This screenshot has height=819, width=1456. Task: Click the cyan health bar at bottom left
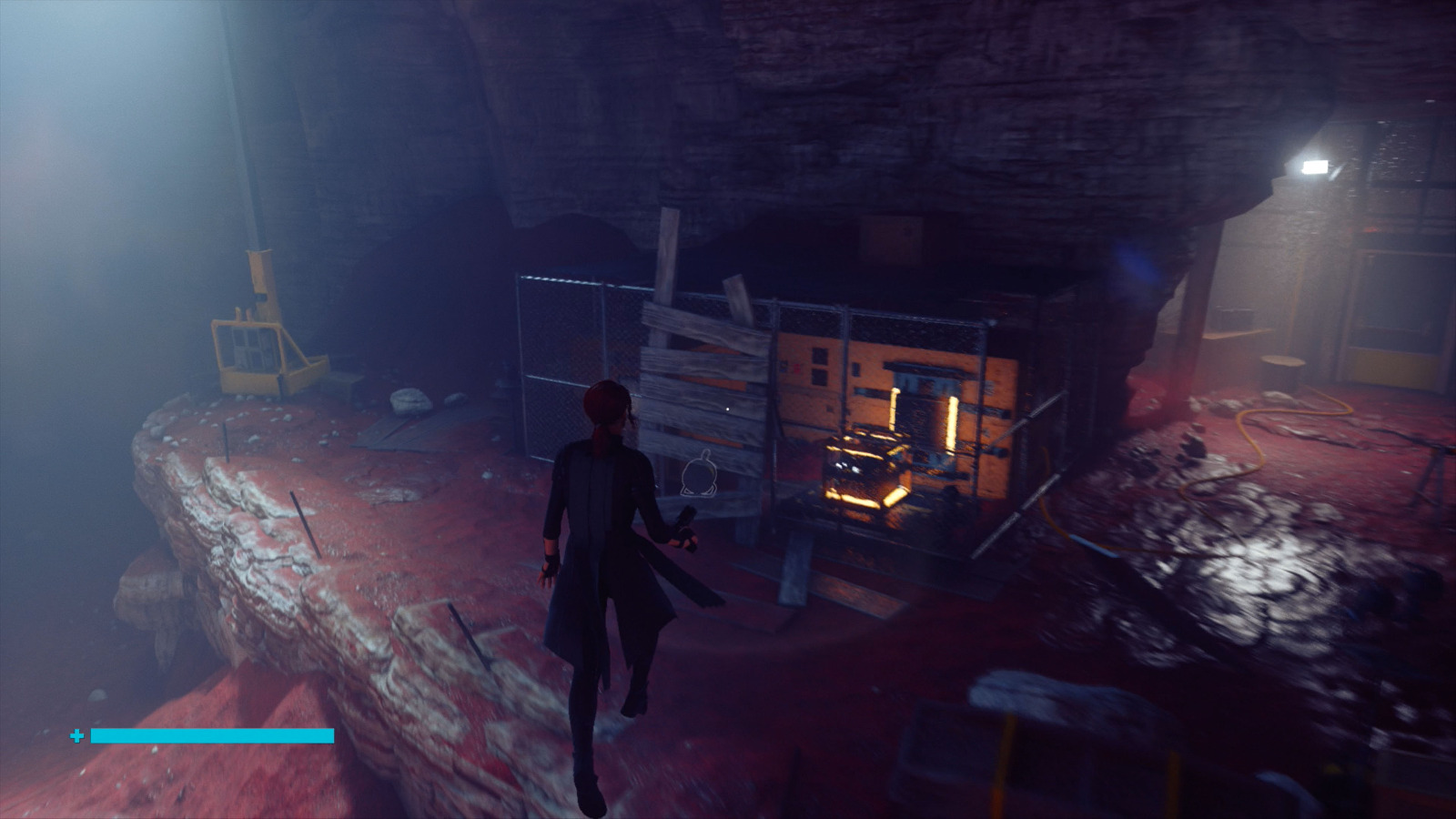pos(209,733)
